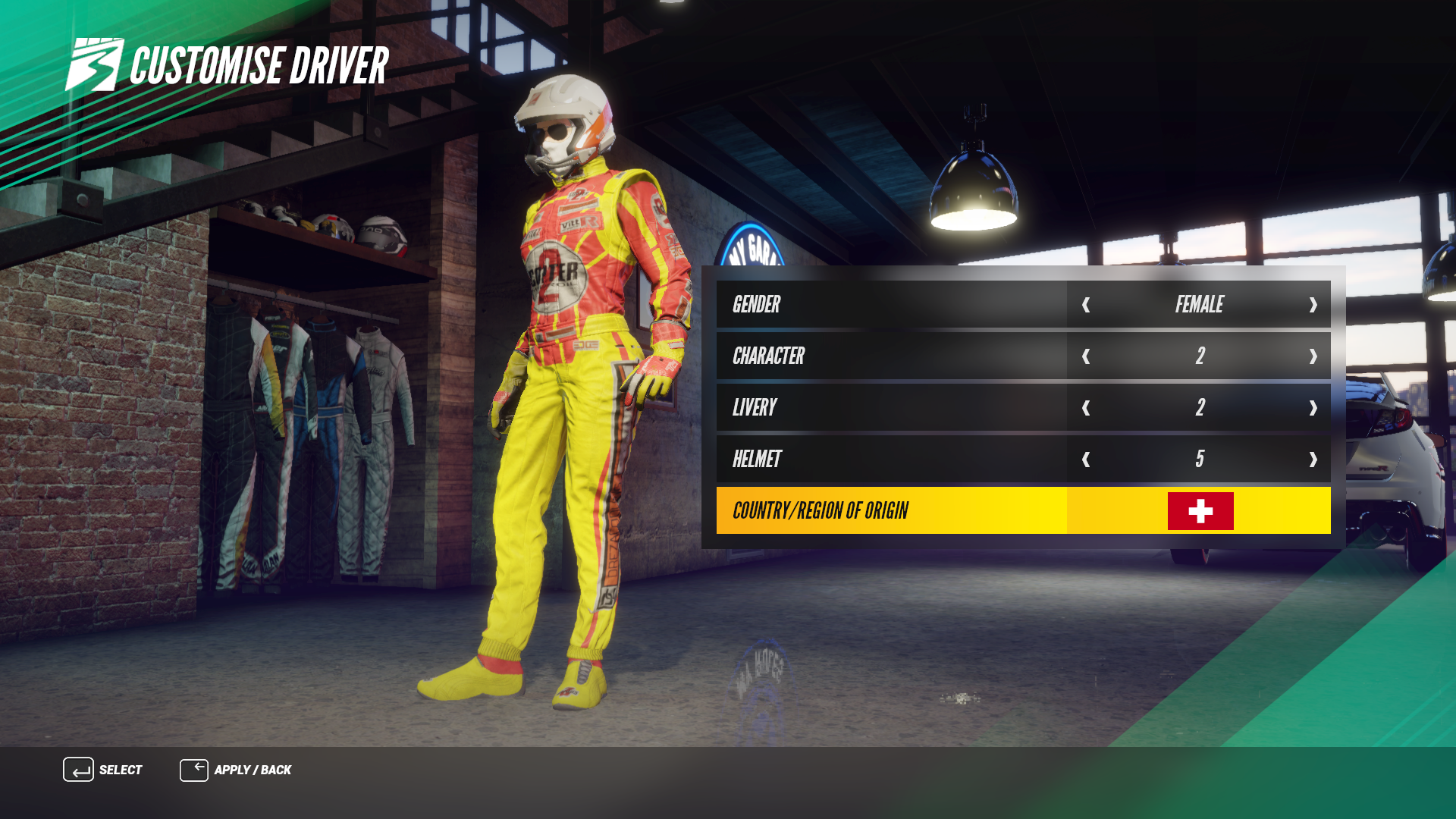
Task: Switch to next Livery option
Action: (x=1313, y=408)
